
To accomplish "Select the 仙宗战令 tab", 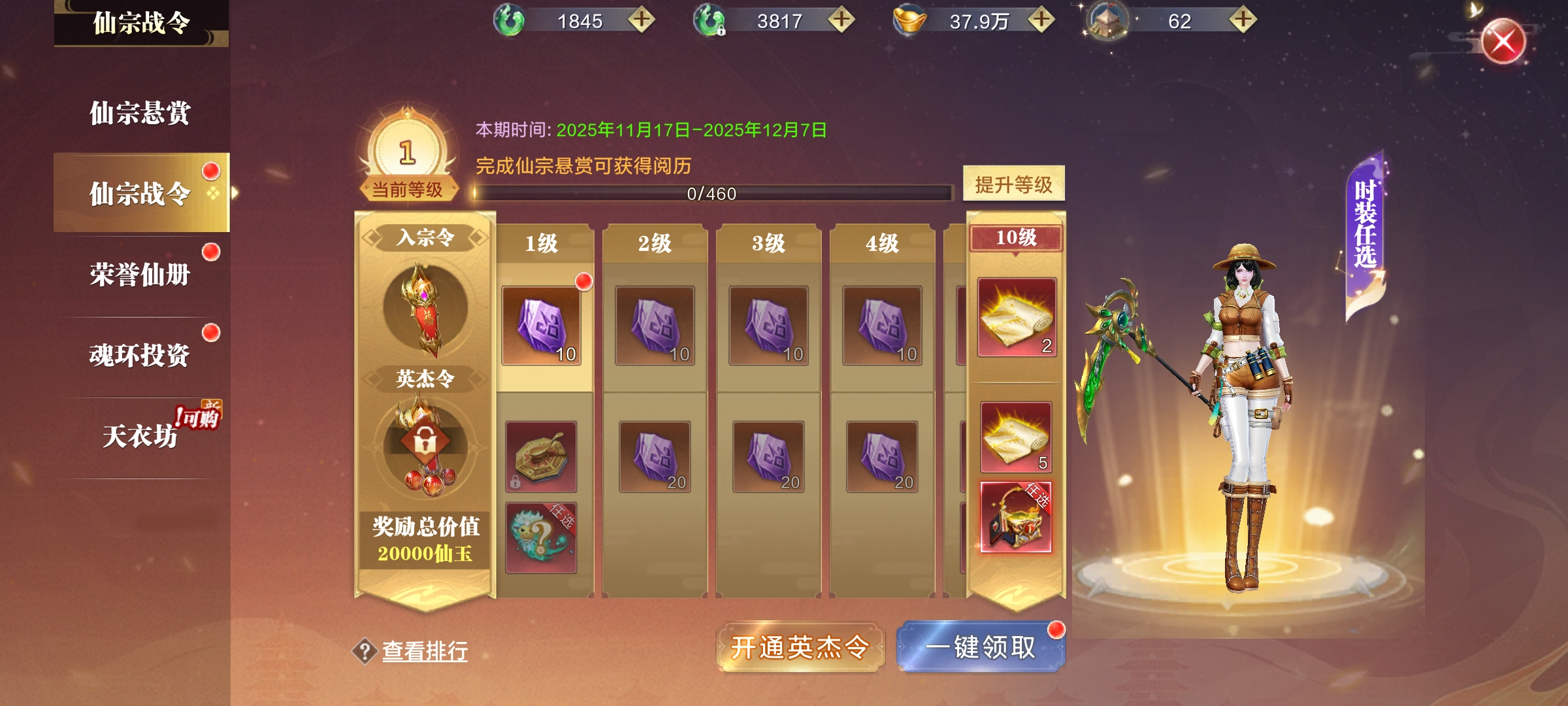I will (140, 193).
